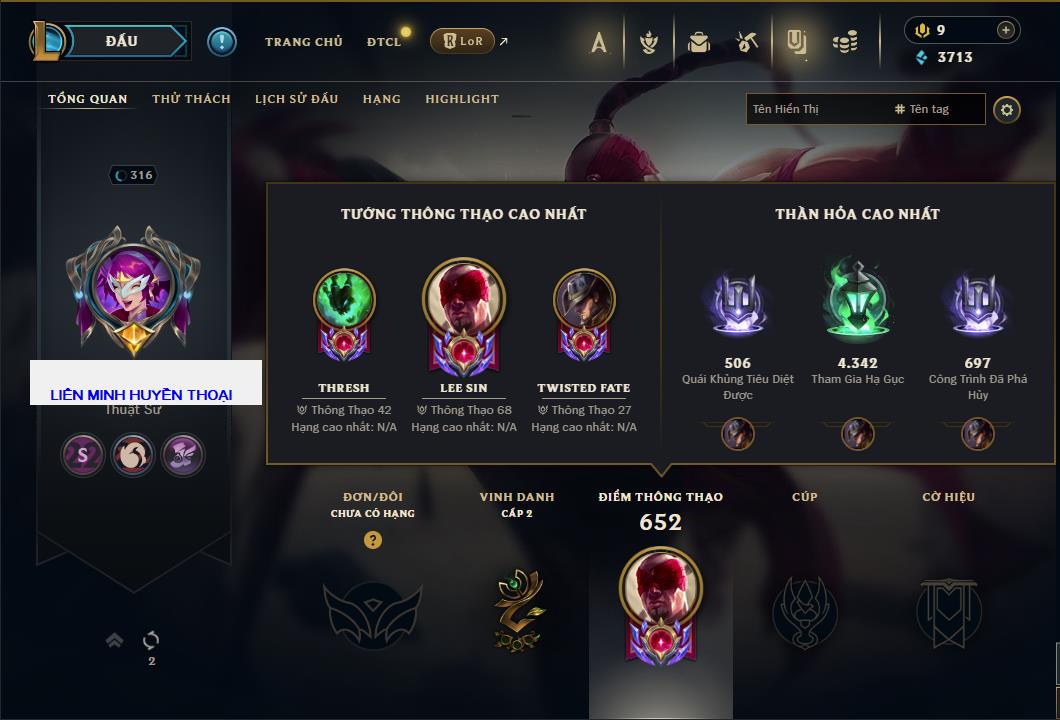Image resolution: width=1060 pixels, height=720 pixels.
Task: Open the loot chest icon
Action: click(699, 42)
